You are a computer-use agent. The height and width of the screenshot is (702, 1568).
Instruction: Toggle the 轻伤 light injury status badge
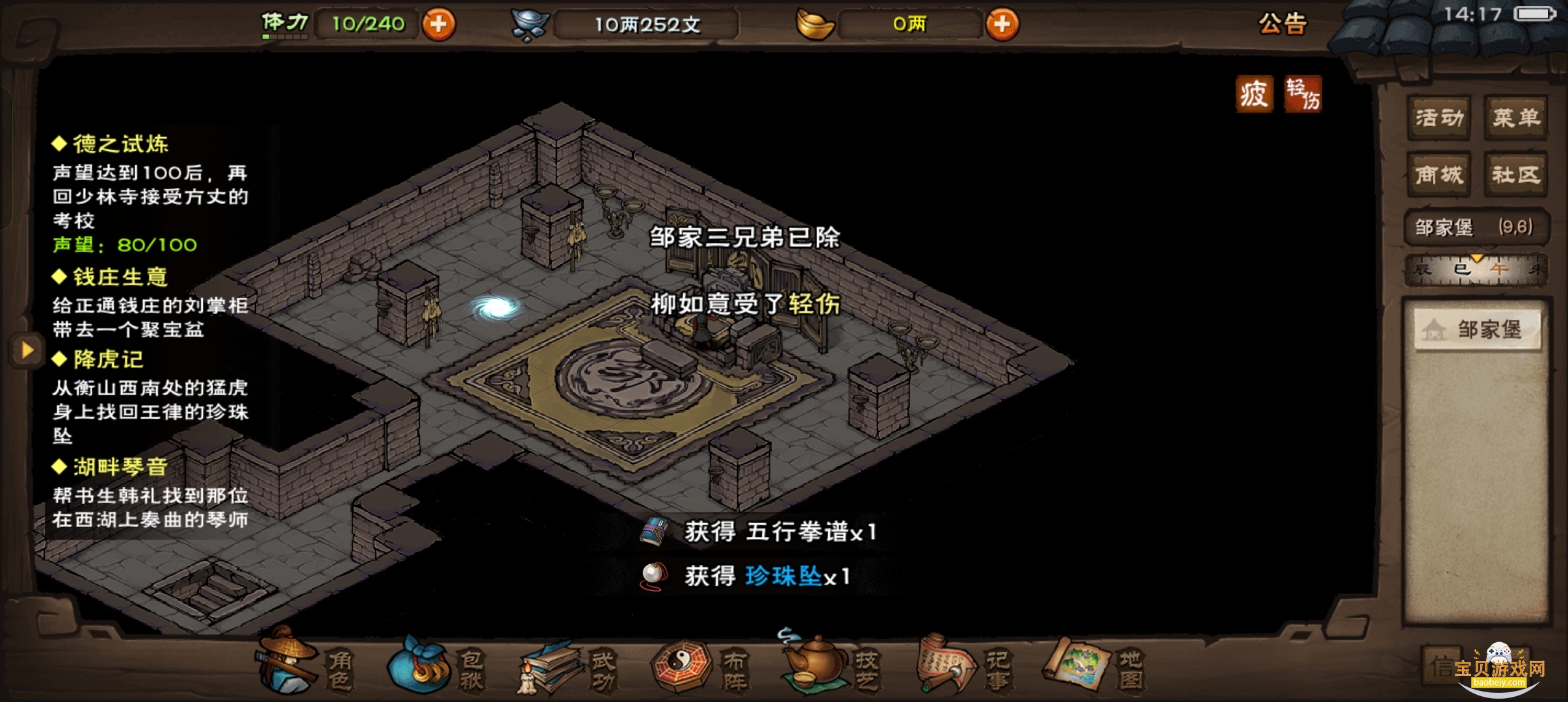pyautogui.click(x=1303, y=93)
